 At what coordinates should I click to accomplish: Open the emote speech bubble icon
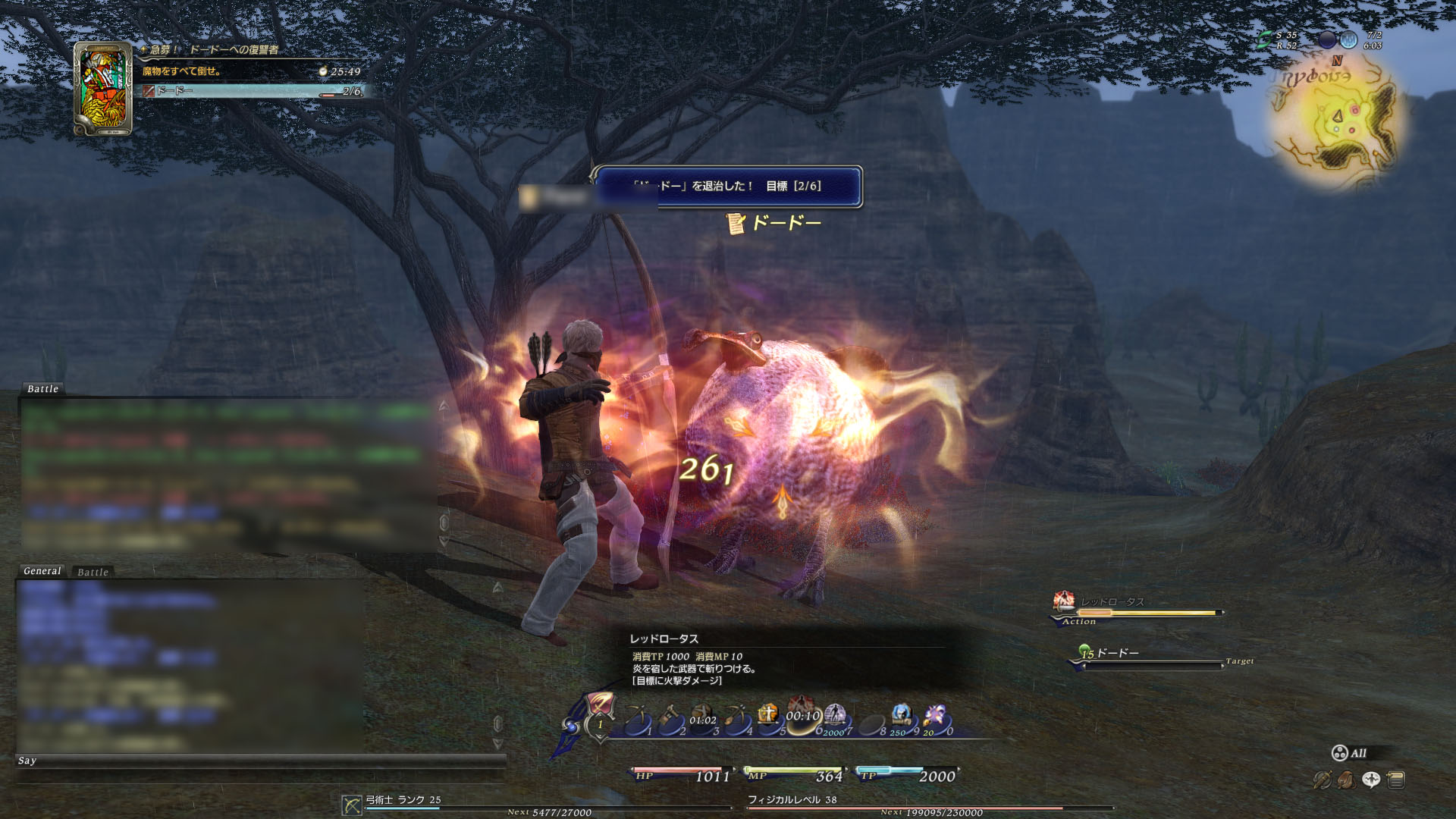(1371, 780)
